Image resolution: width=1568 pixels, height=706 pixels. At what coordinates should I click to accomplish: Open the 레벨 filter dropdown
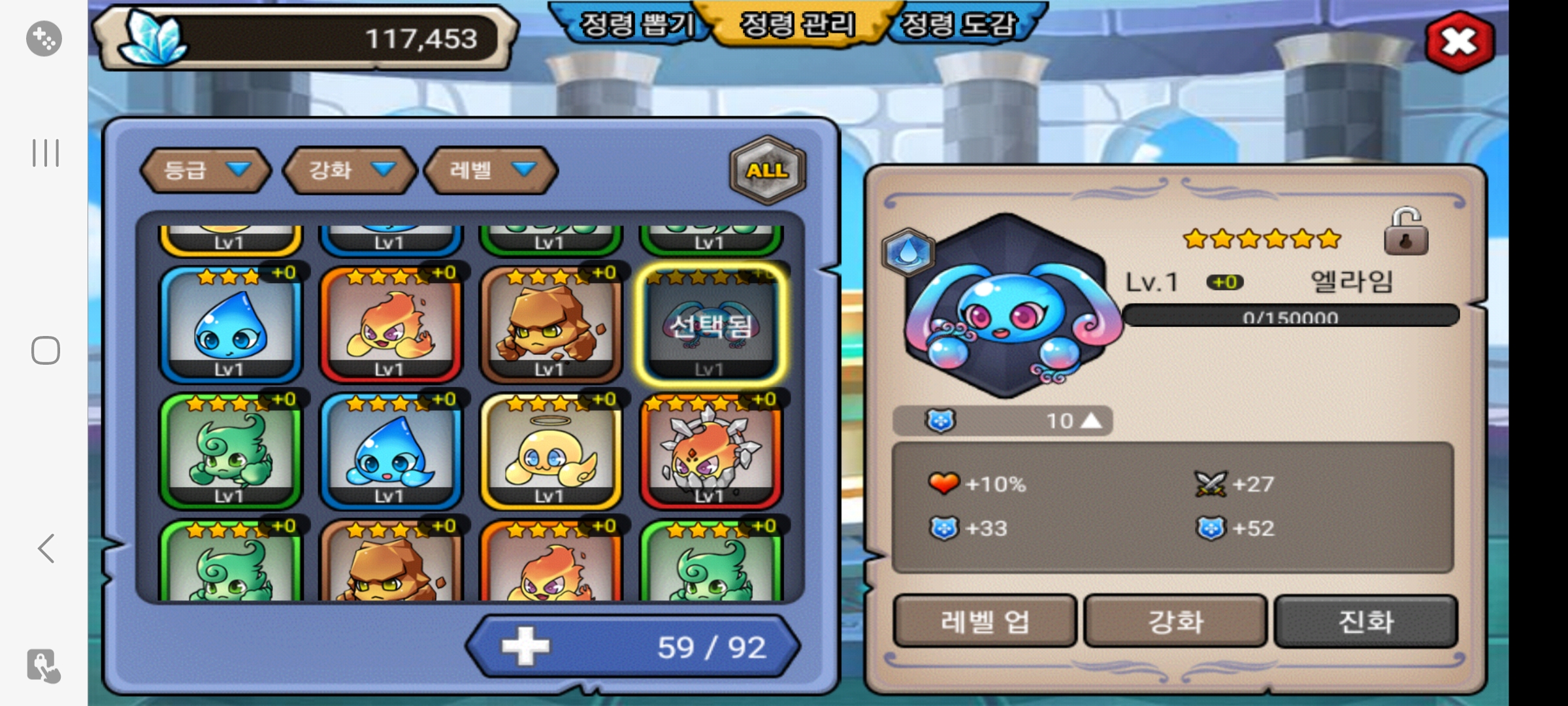(x=491, y=170)
